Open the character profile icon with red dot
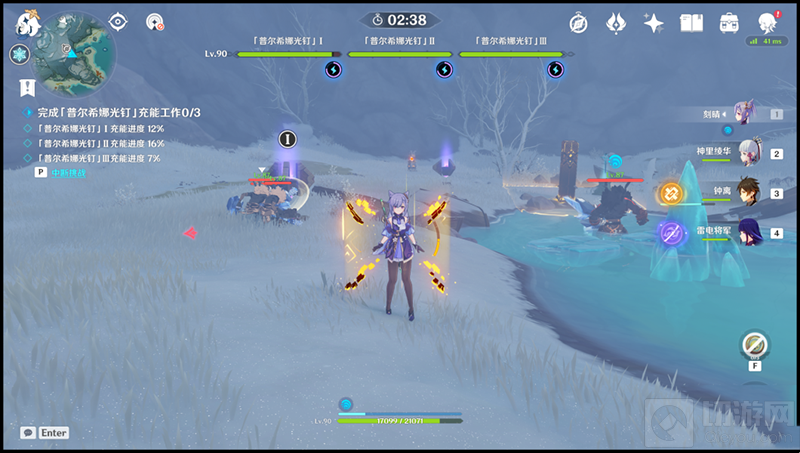The width and height of the screenshot is (800, 453). tap(767, 22)
